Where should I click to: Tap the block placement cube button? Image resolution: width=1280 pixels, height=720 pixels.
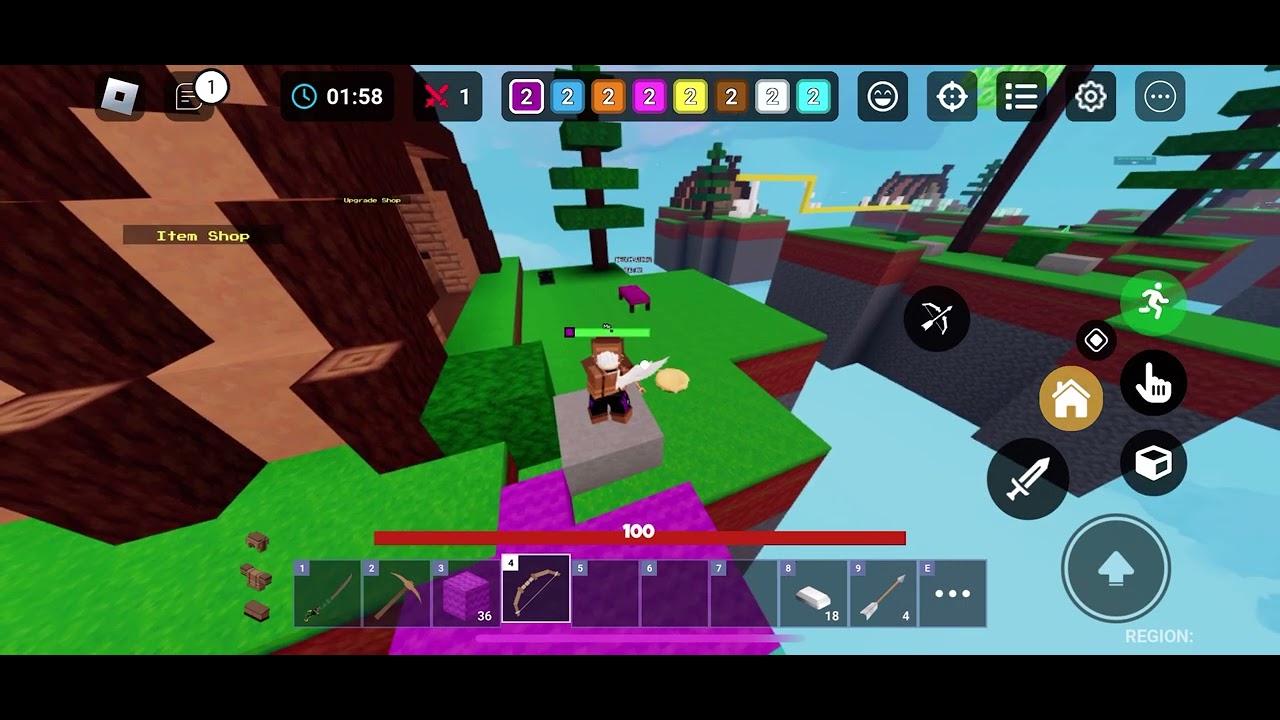pos(1153,463)
